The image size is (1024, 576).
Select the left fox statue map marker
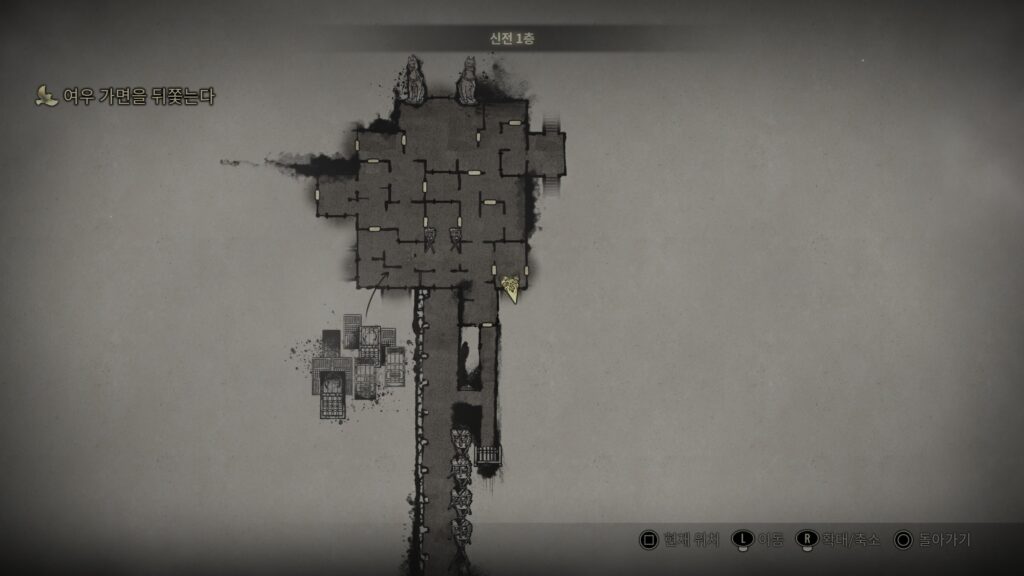tap(411, 80)
